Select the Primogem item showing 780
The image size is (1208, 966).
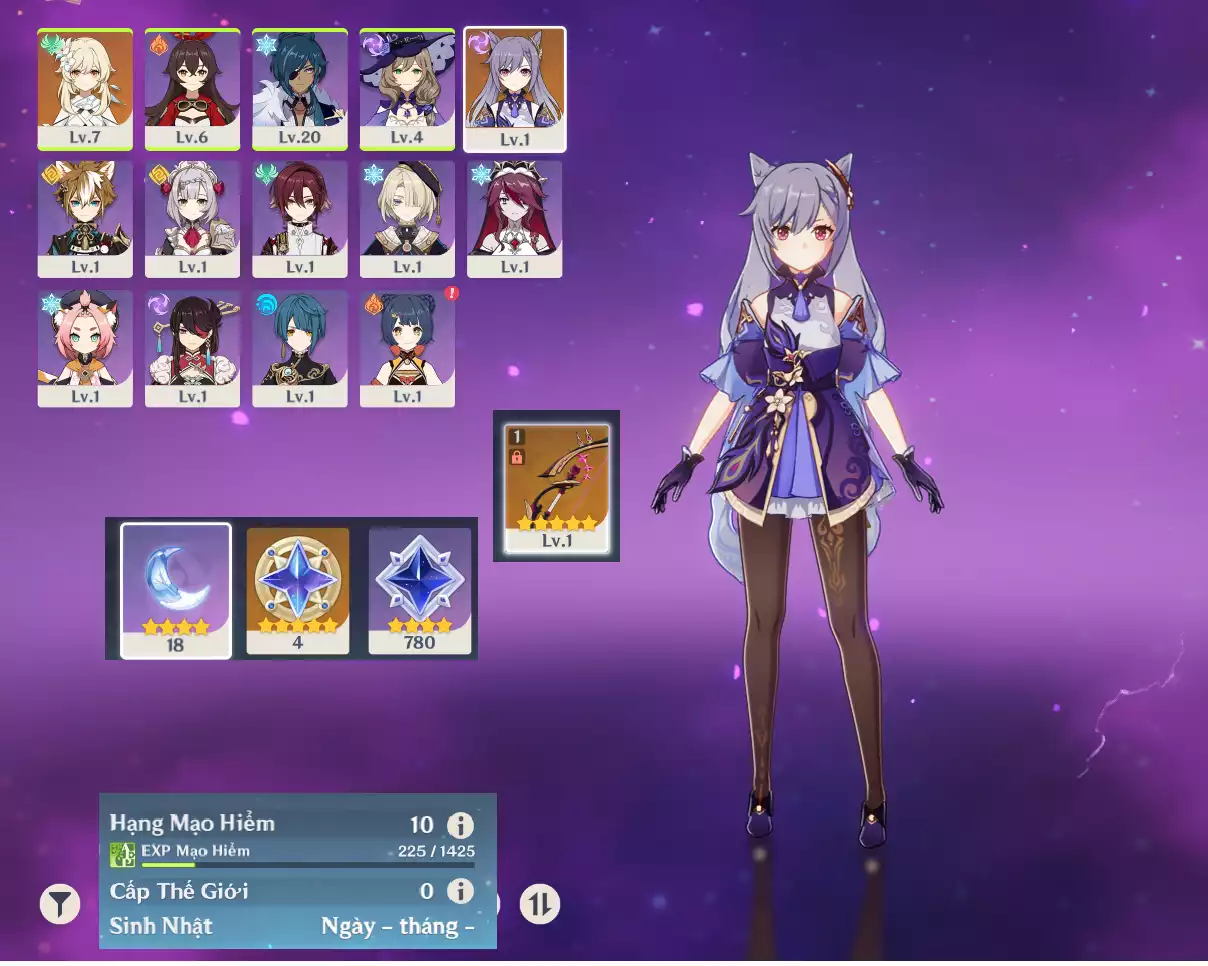click(420, 590)
